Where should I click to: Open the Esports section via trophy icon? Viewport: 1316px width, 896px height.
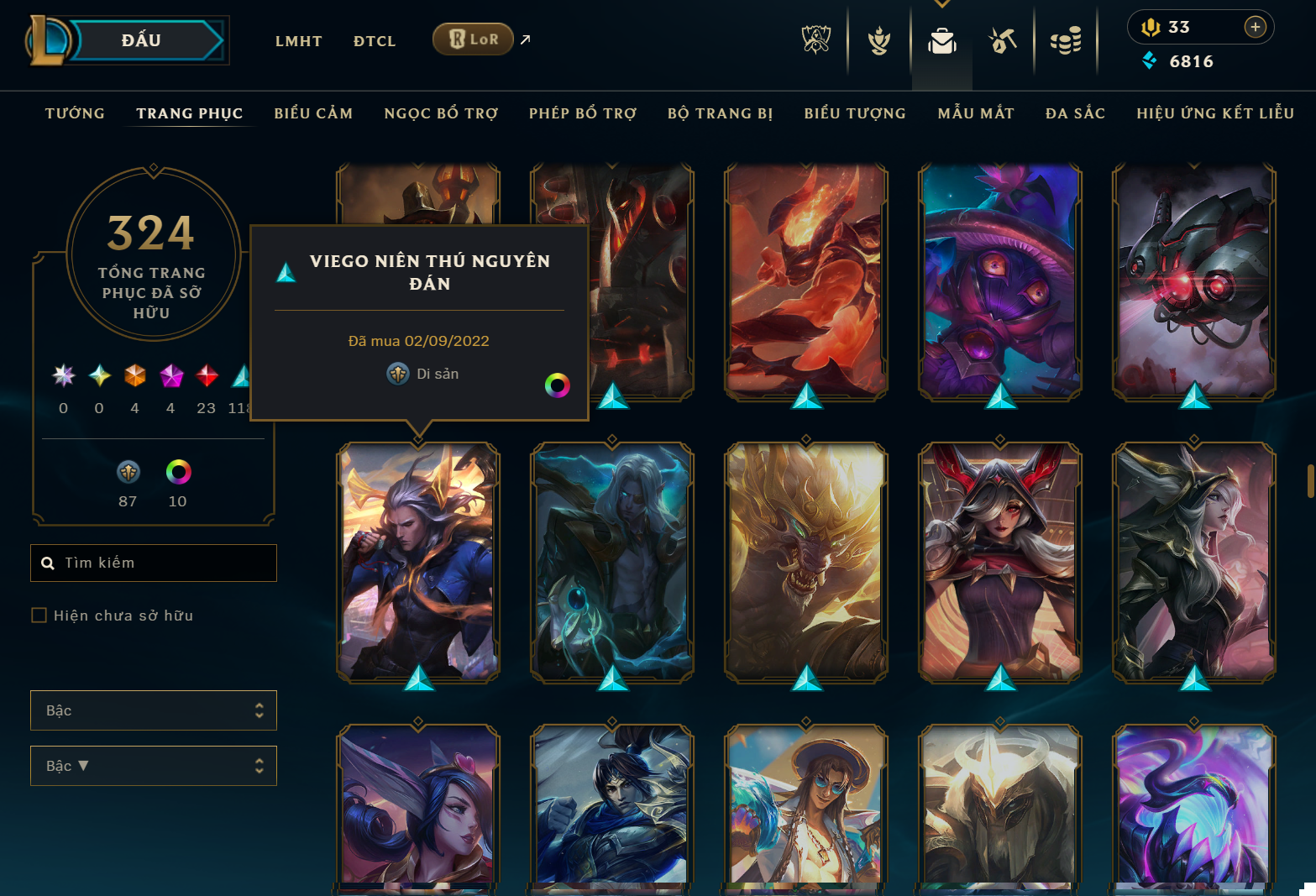pyautogui.click(x=815, y=39)
